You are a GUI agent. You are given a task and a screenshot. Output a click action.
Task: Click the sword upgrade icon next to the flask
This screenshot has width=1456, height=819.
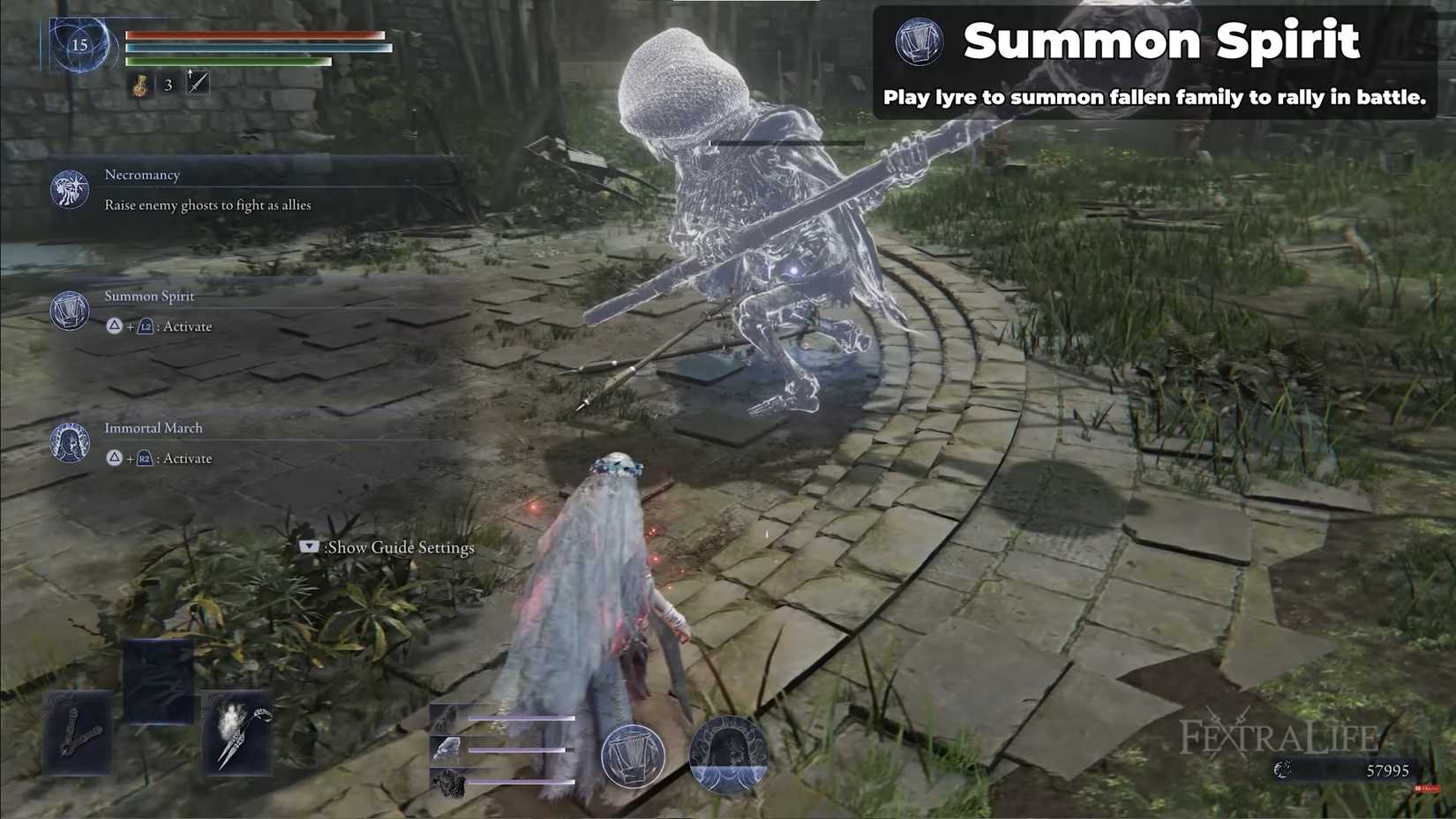point(196,83)
